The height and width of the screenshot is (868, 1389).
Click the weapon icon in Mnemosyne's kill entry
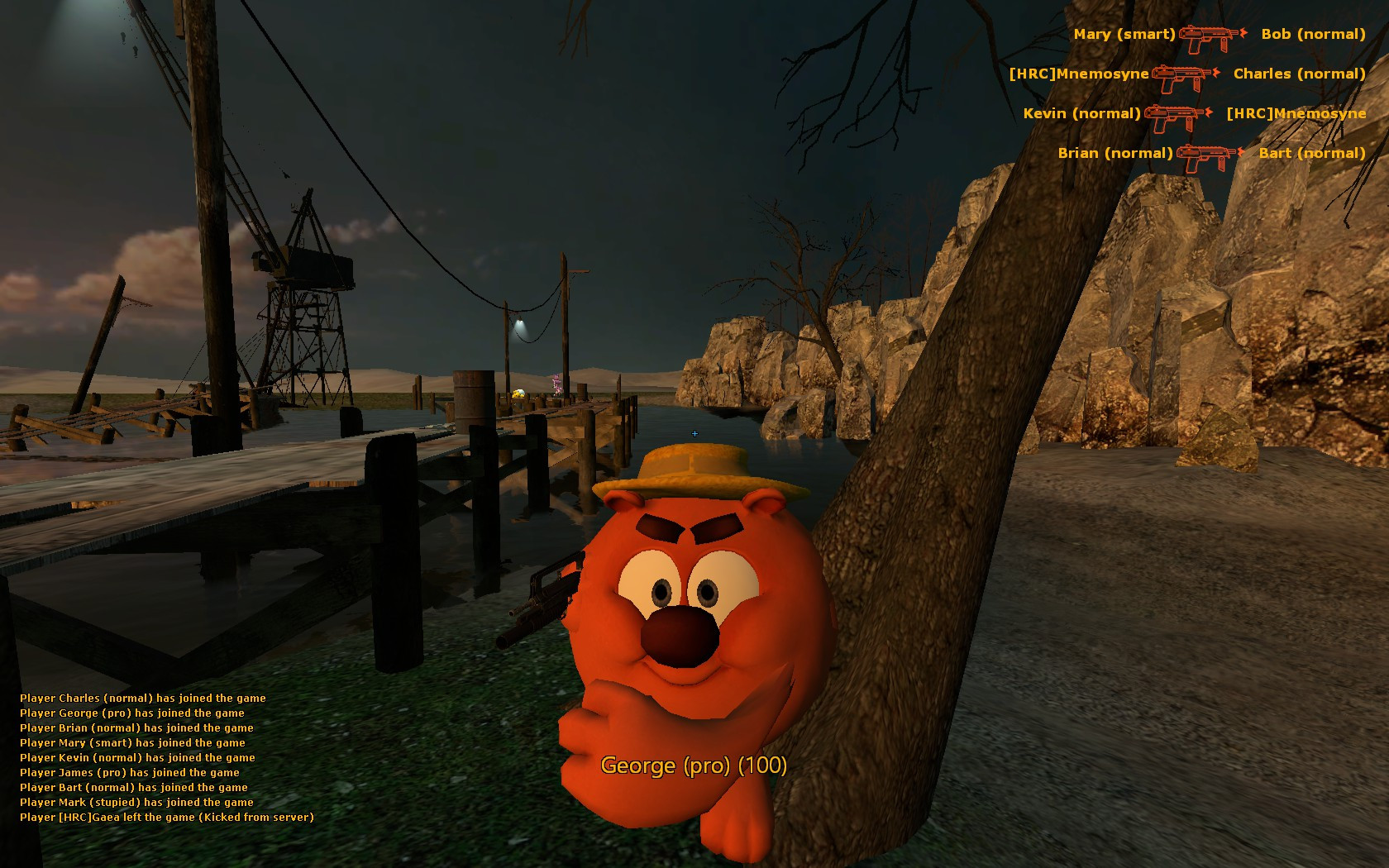1180,73
